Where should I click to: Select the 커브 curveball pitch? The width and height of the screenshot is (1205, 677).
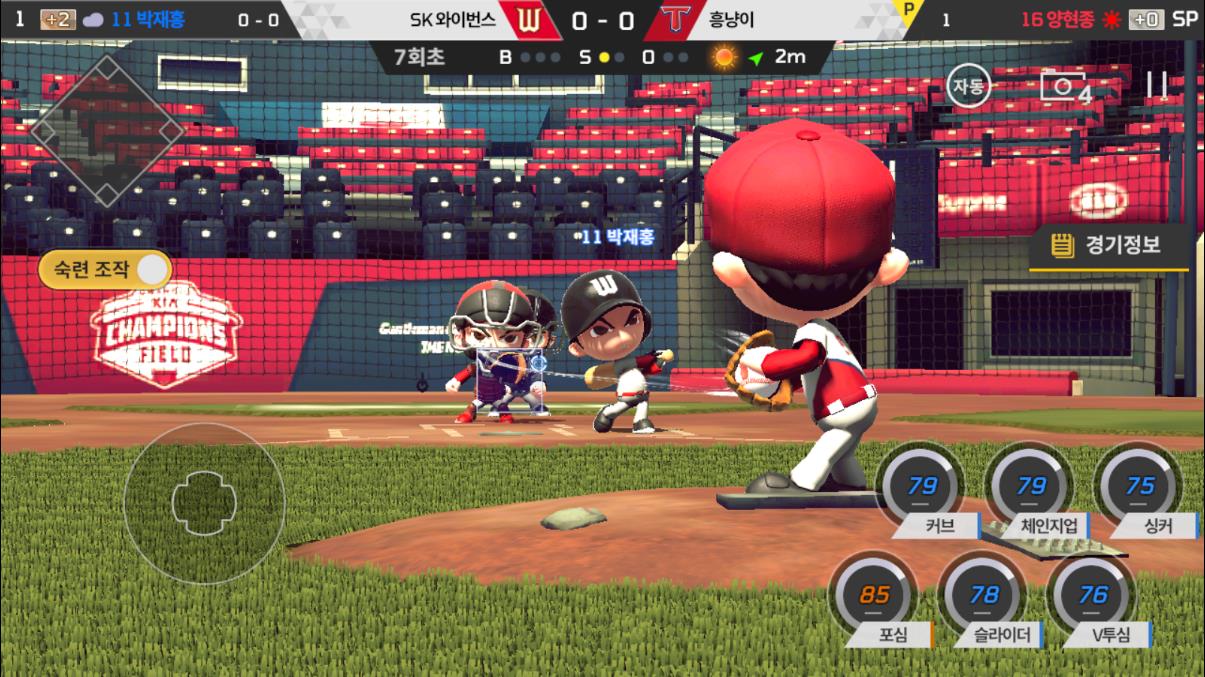[x=921, y=489]
